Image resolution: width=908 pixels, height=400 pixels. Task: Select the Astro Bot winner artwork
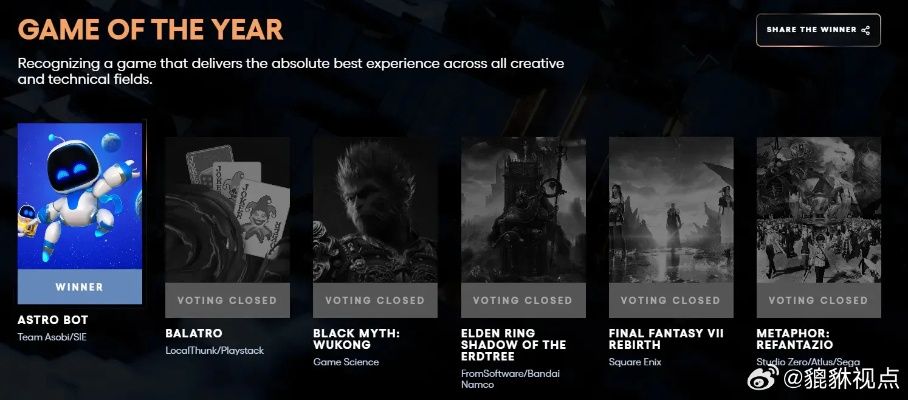coord(80,196)
